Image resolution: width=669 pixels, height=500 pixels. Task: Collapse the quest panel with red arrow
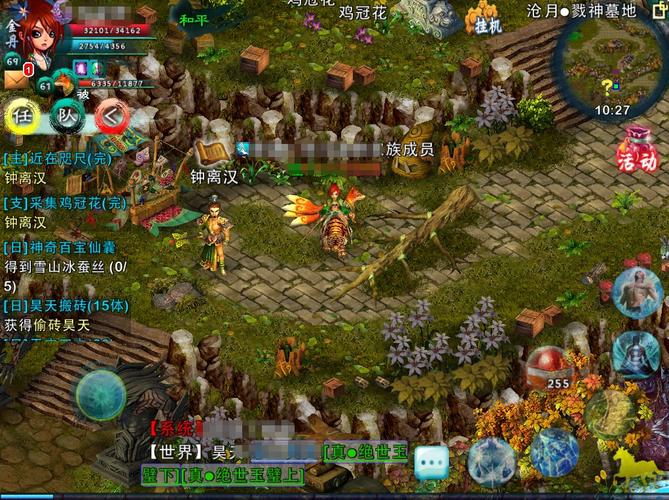click(112, 117)
